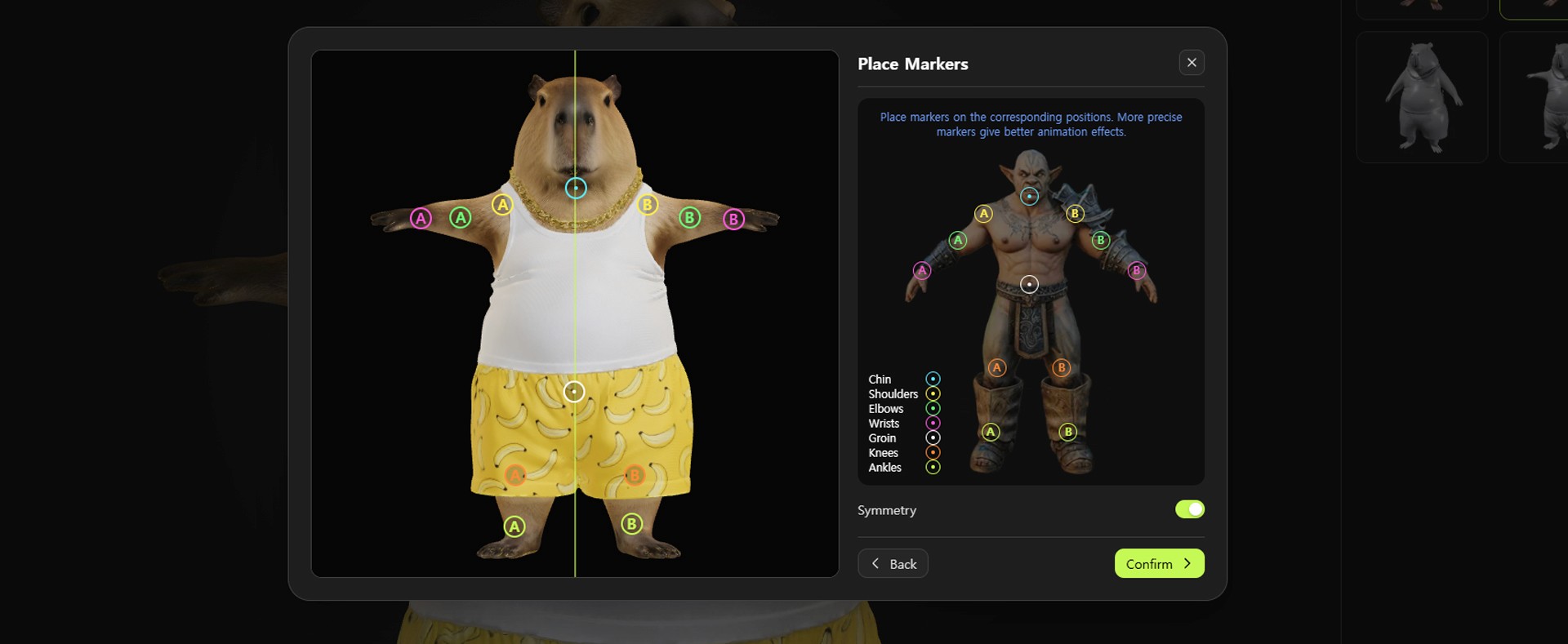Select the orange knee marker B on the capybara
The image size is (1568, 644).
[x=635, y=475]
